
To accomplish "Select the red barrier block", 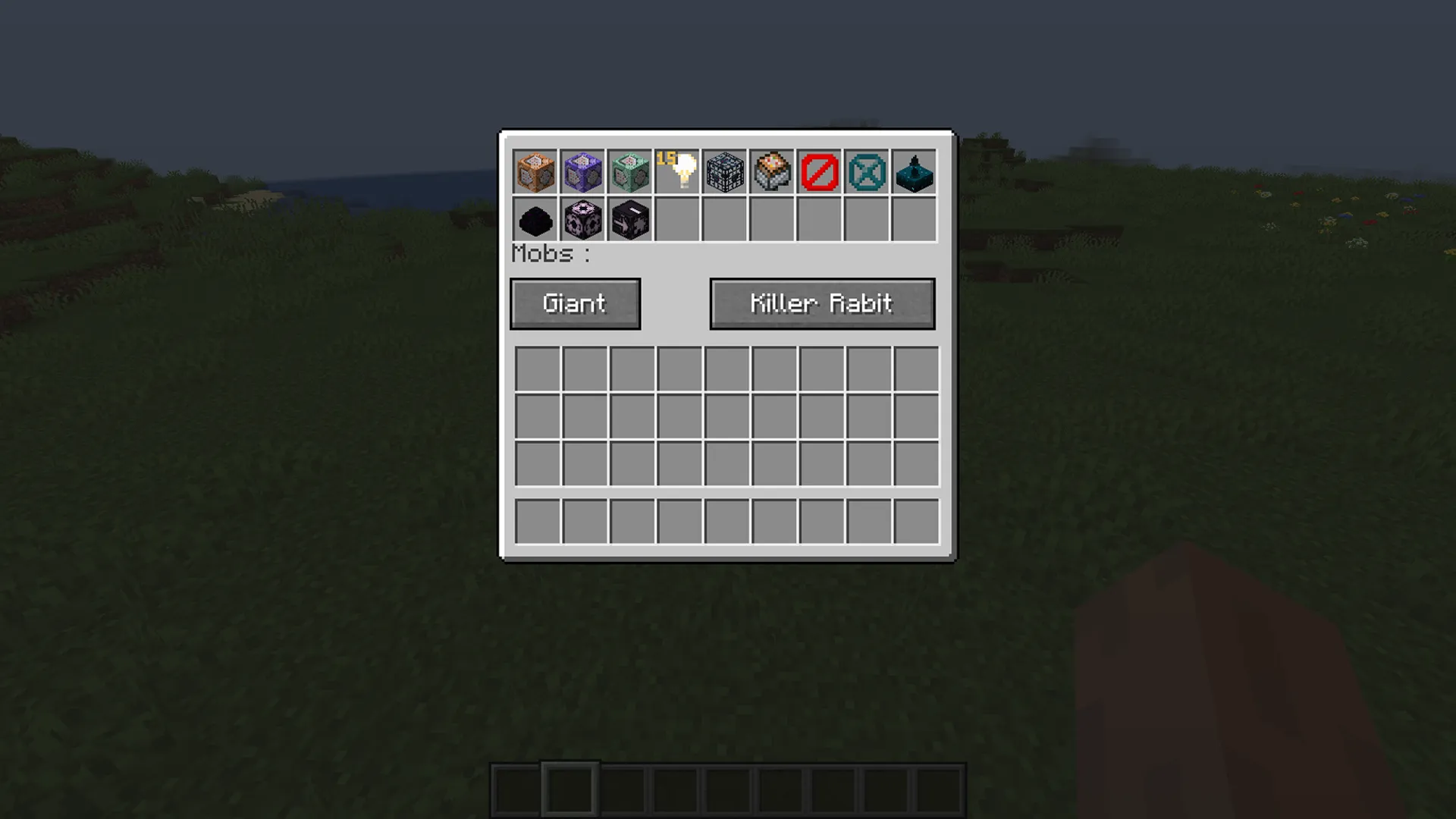I will tap(819, 172).
